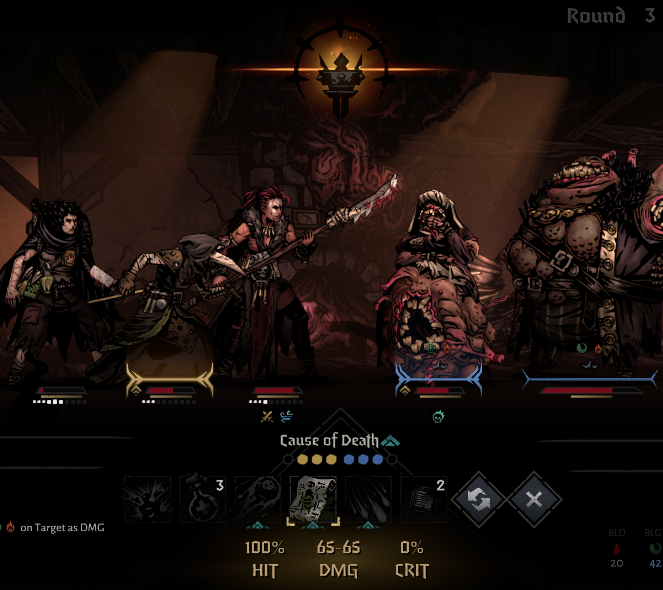Click the swap position arrows button
Viewport: 663px width, 590px height.
coord(479,498)
